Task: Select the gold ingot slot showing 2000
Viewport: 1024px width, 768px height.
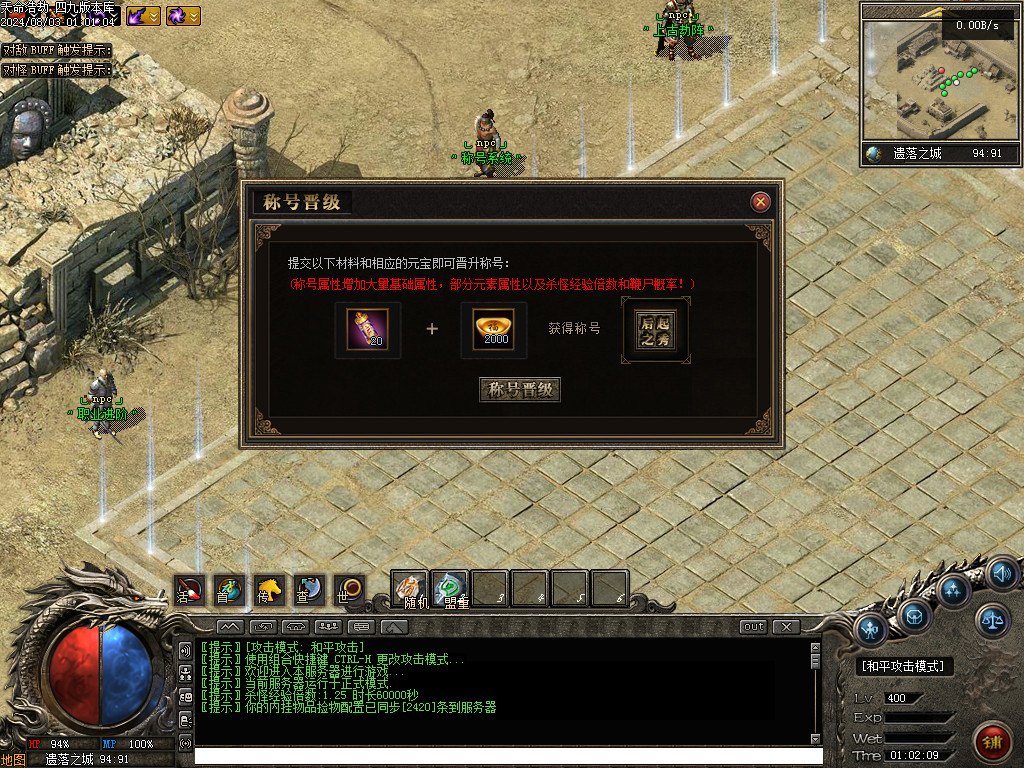Action: pyautogui.click(x=494, y=330)
